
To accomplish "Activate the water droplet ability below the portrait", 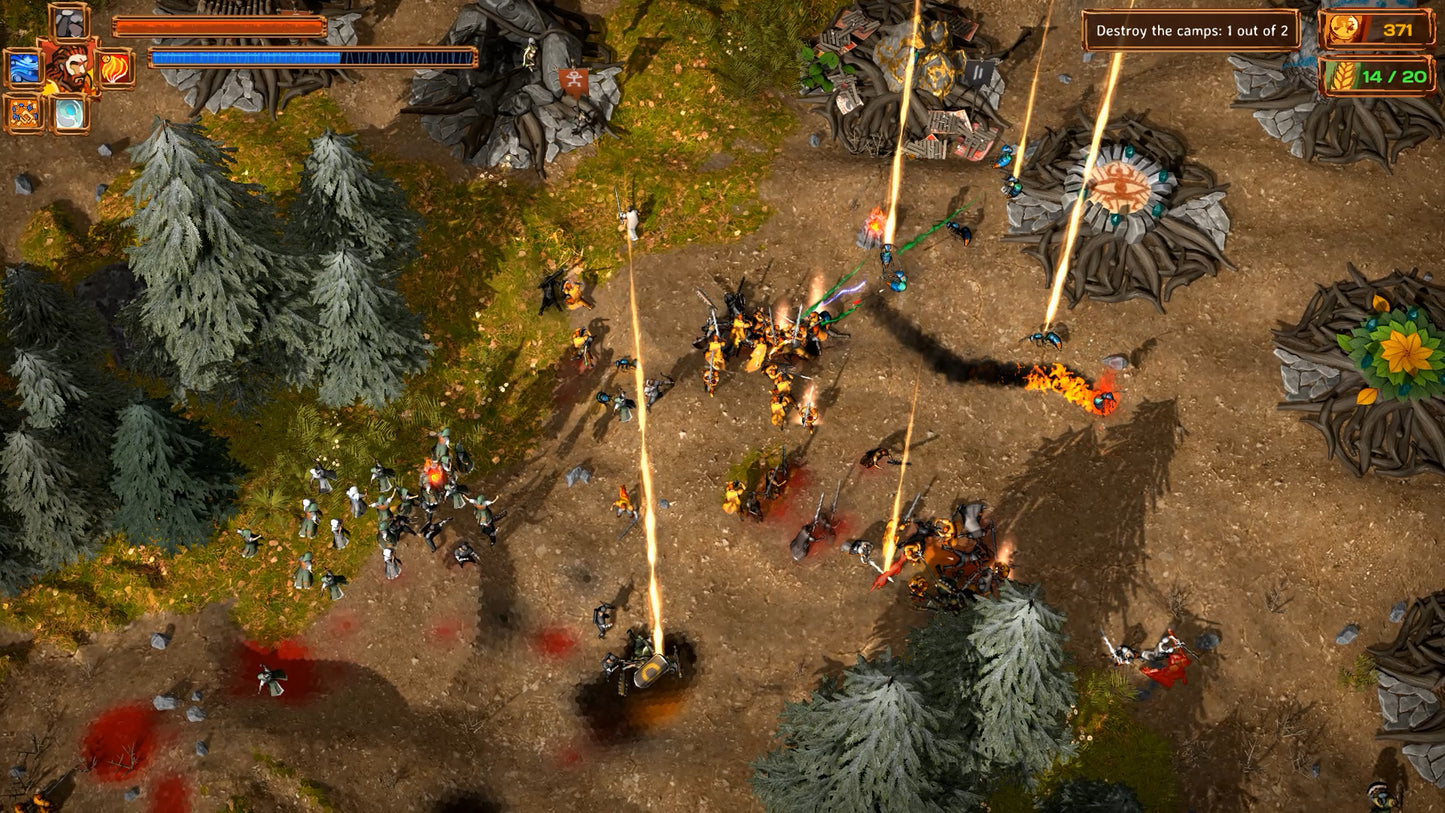I will coord(70,113).
